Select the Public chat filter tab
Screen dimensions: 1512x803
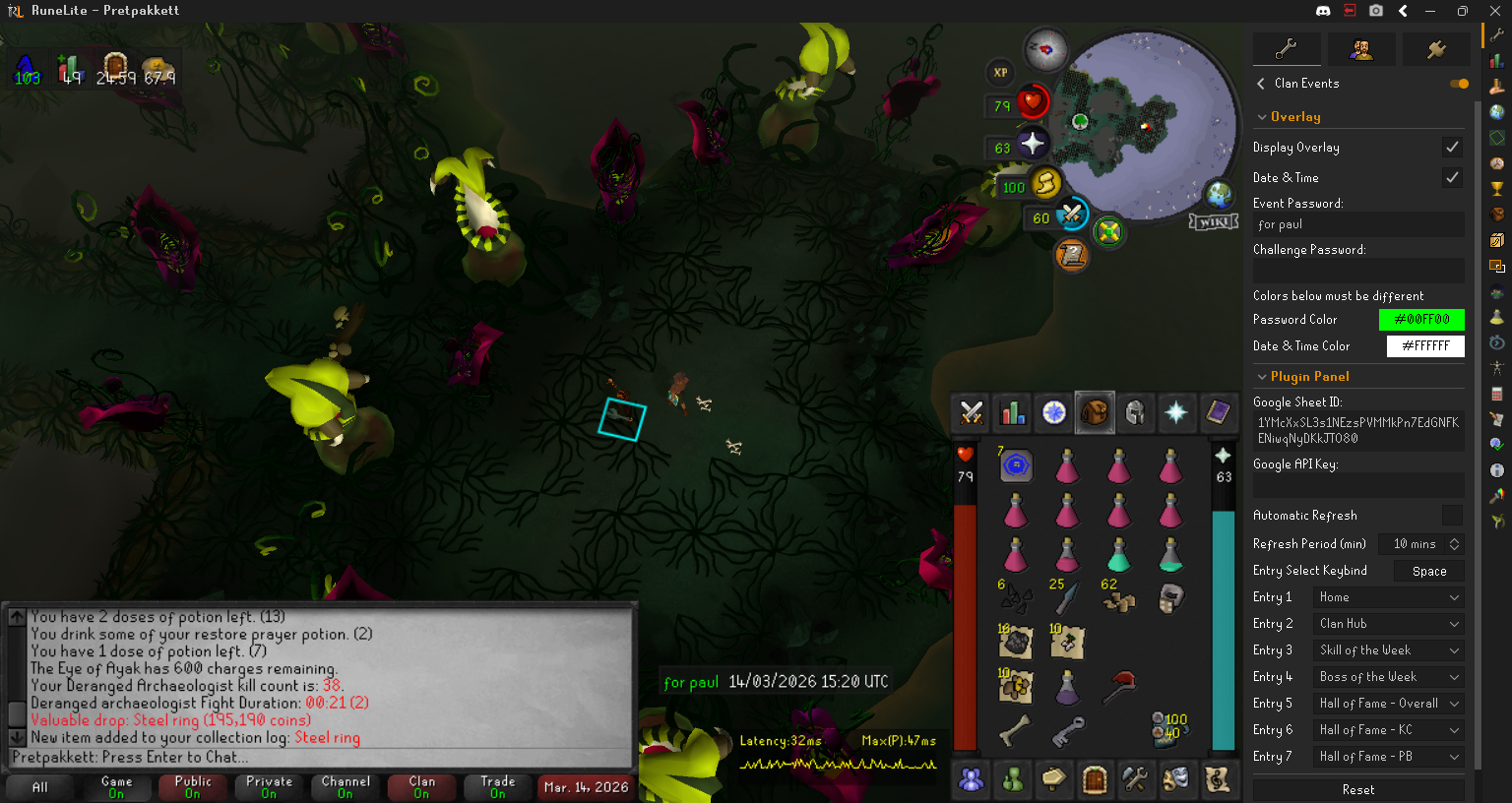(x=193, y=787)
